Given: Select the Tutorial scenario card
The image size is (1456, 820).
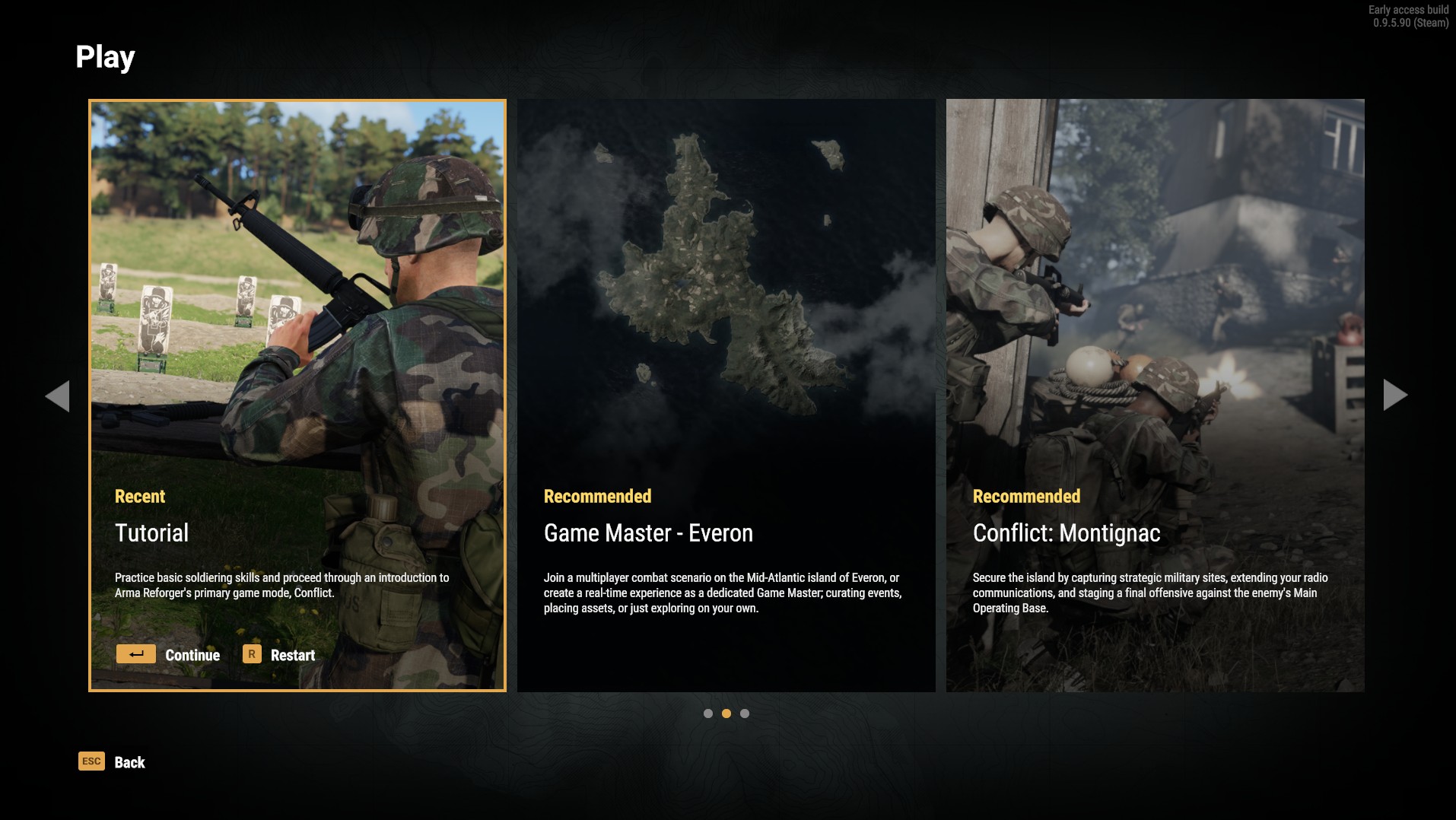Looking at the screenshot, I should pyautogui.click(x=297, y=342).
